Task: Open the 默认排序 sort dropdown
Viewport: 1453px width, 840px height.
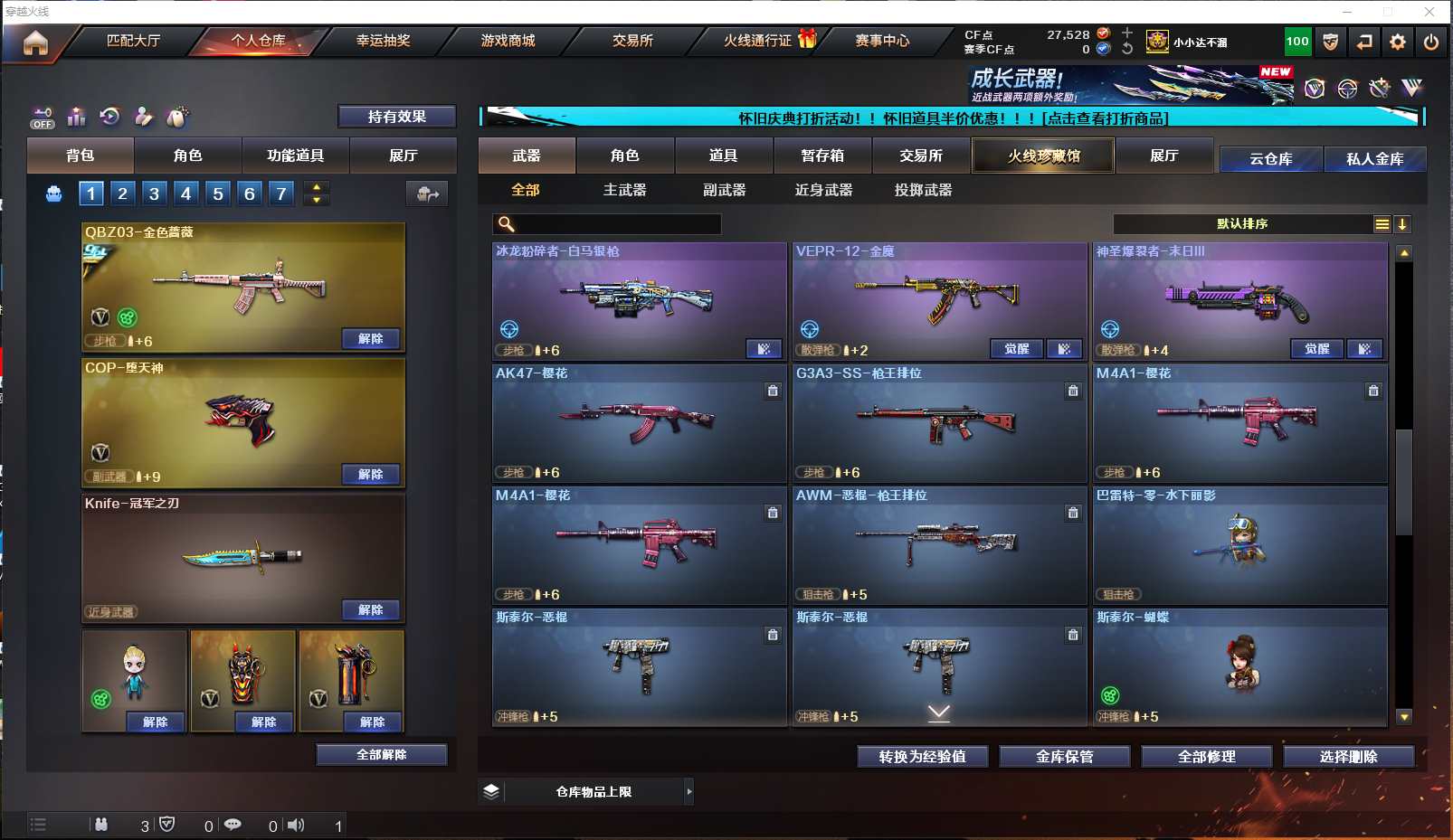Action: coord(1242,224)
